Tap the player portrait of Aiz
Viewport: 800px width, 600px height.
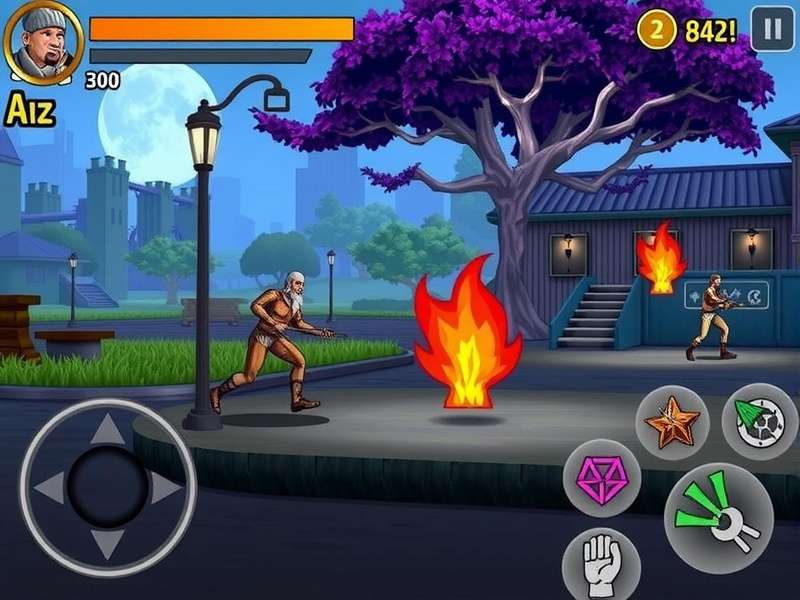(43, 45)
